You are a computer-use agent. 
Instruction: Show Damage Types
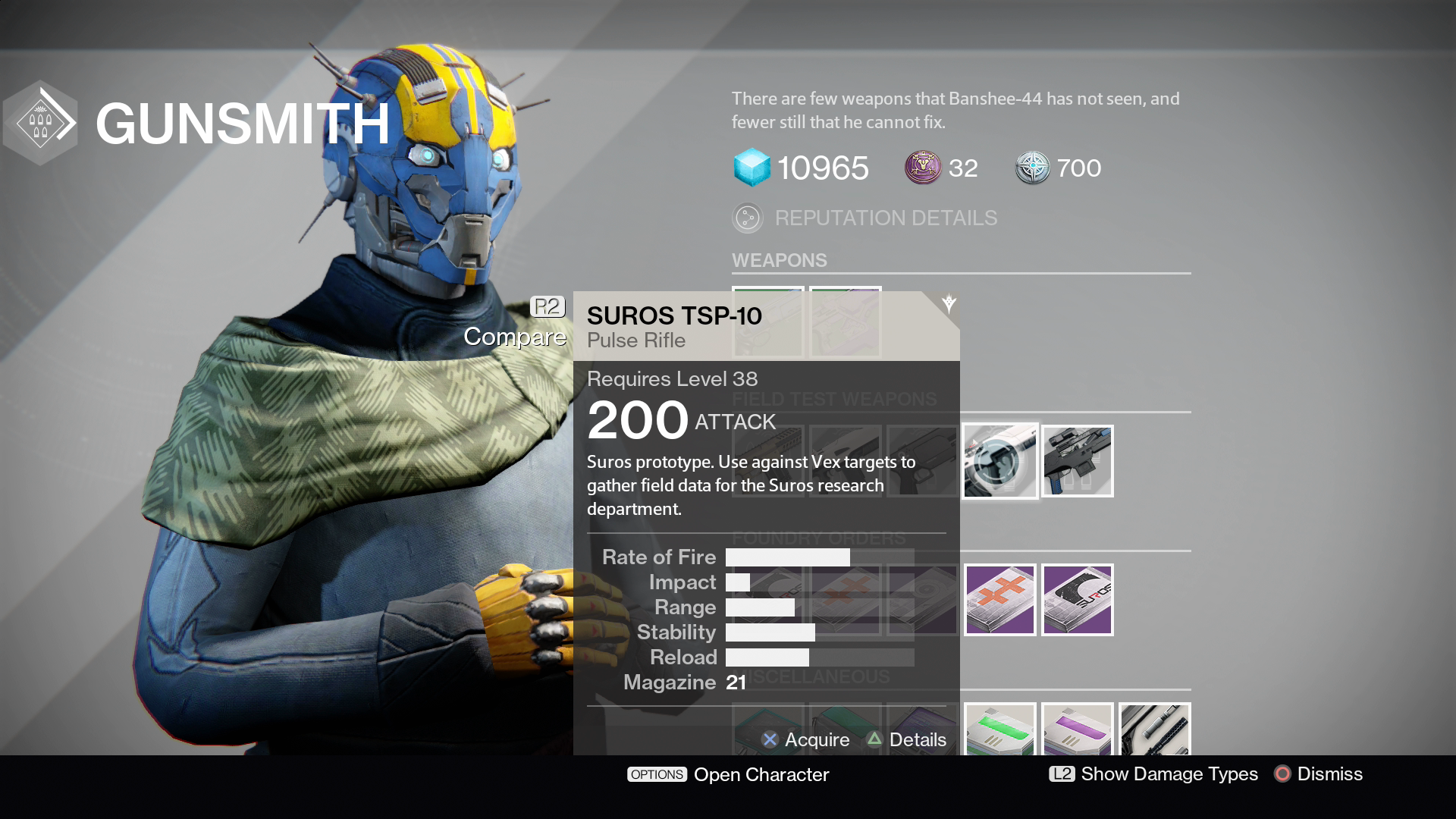point(1153,773)
